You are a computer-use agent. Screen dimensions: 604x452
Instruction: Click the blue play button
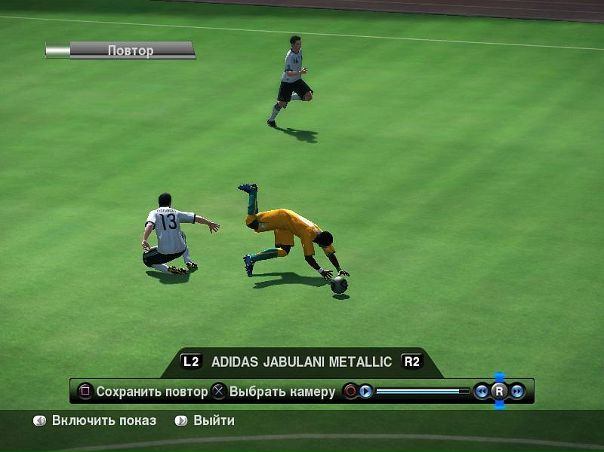pos(366,391)
